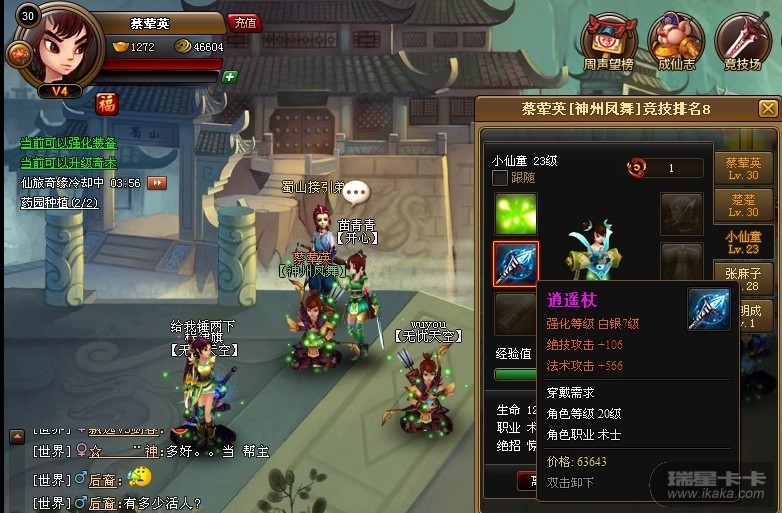The width and height of the screenshot is (782, 513).
Task: Open the 周声望榜 weekly reputation ranking
Action: (x=609, y=42)
